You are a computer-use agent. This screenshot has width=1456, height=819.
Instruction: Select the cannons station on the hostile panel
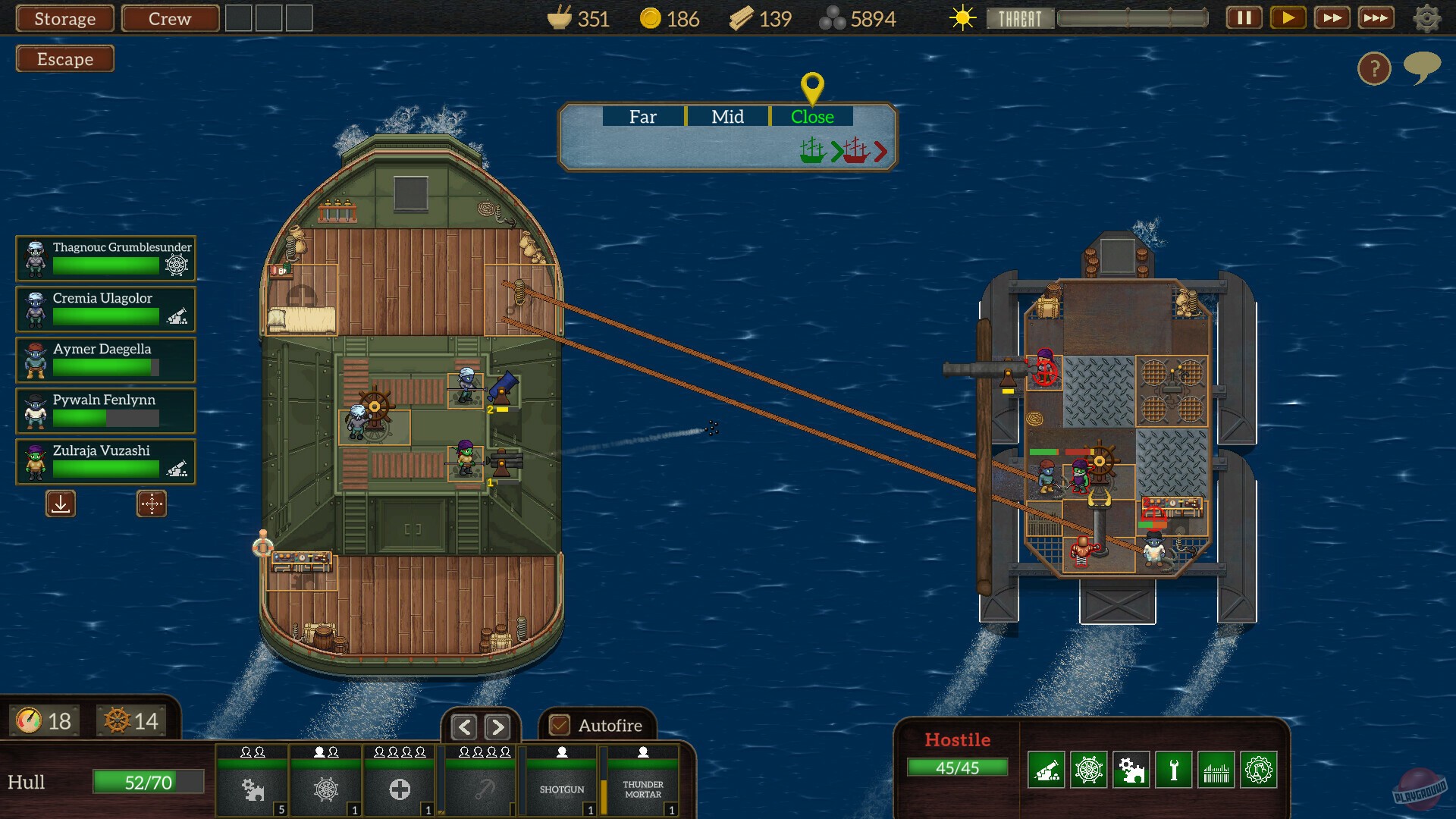point(1047,770)
